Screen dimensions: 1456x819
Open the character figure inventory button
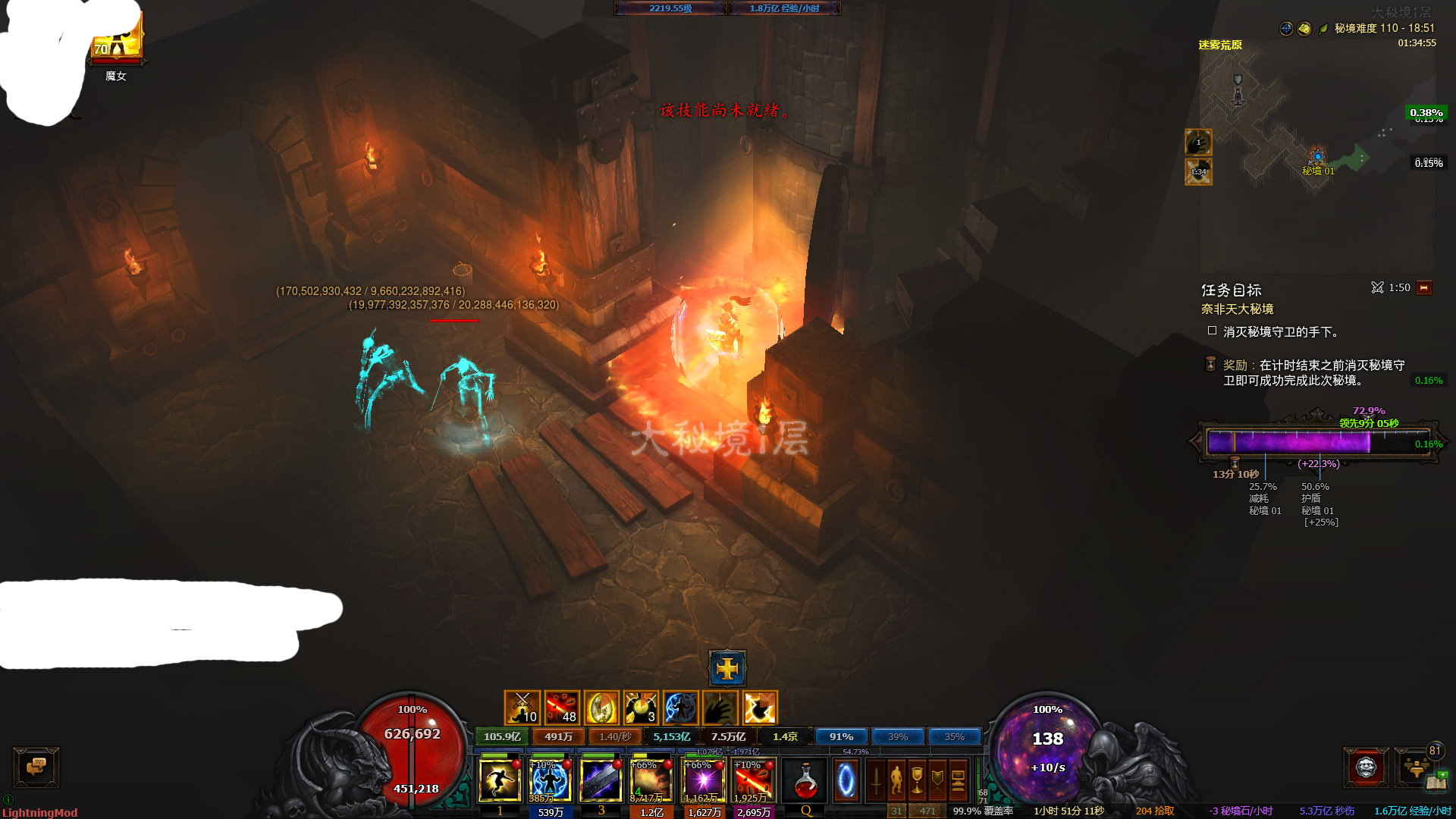click(x=897, y=780)
